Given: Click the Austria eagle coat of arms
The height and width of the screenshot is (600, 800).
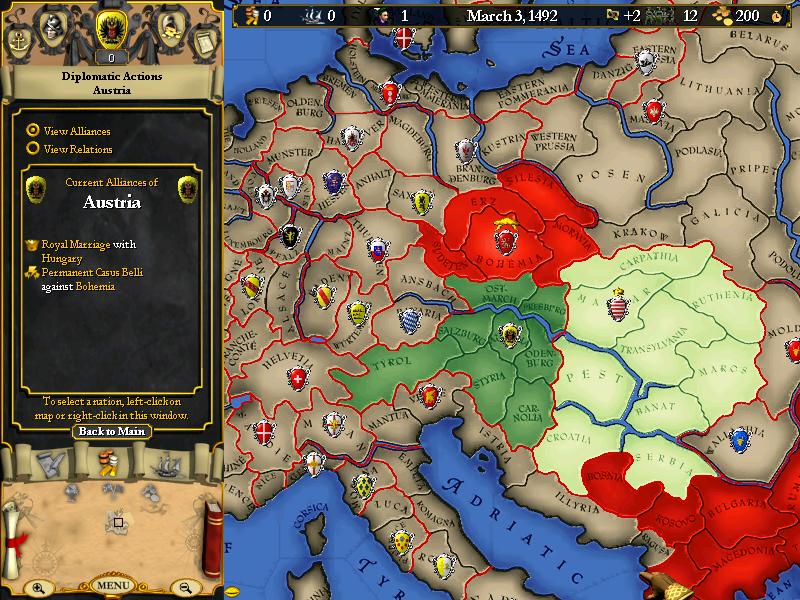Looking at the screenshot, I should coord(111,30).
